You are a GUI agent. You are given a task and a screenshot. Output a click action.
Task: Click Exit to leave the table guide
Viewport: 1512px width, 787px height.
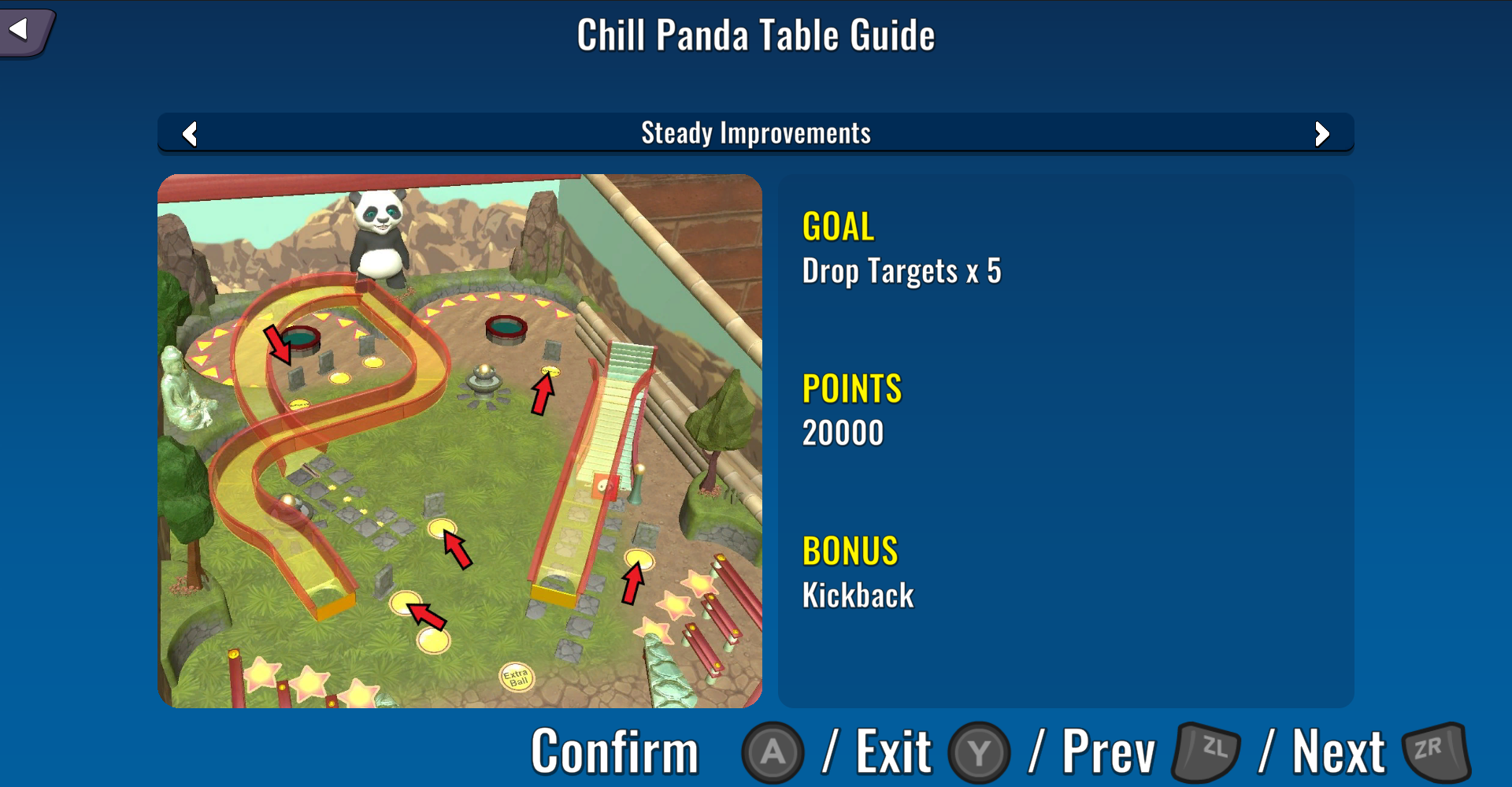point(892,748)
